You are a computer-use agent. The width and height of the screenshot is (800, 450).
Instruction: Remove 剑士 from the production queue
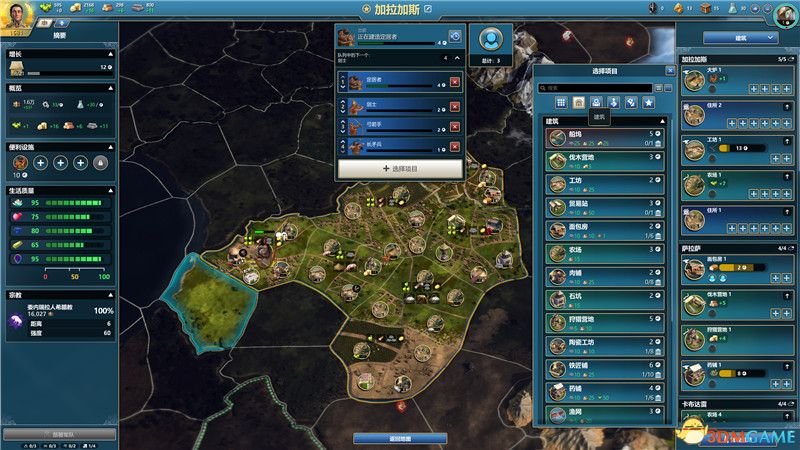456,107
